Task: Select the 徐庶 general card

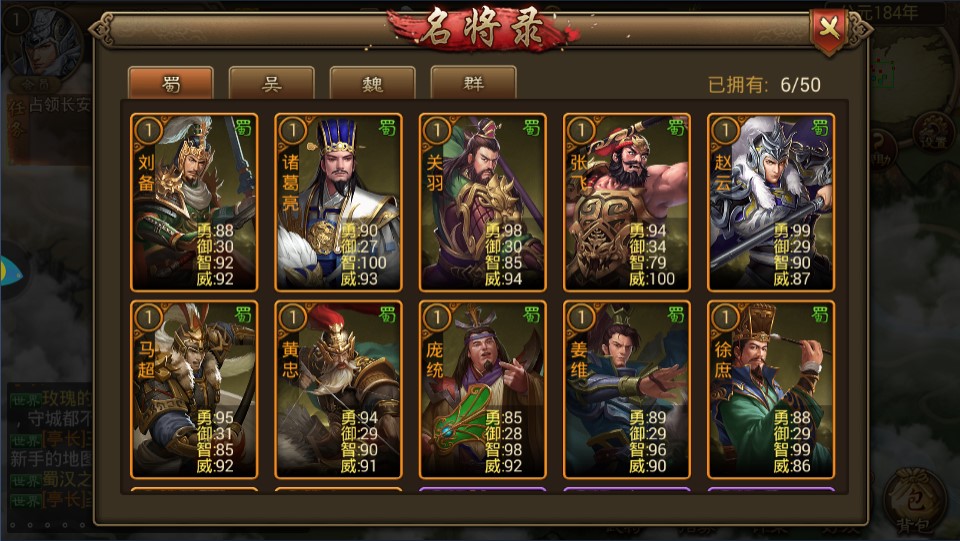Action: [x=770, y=390]
